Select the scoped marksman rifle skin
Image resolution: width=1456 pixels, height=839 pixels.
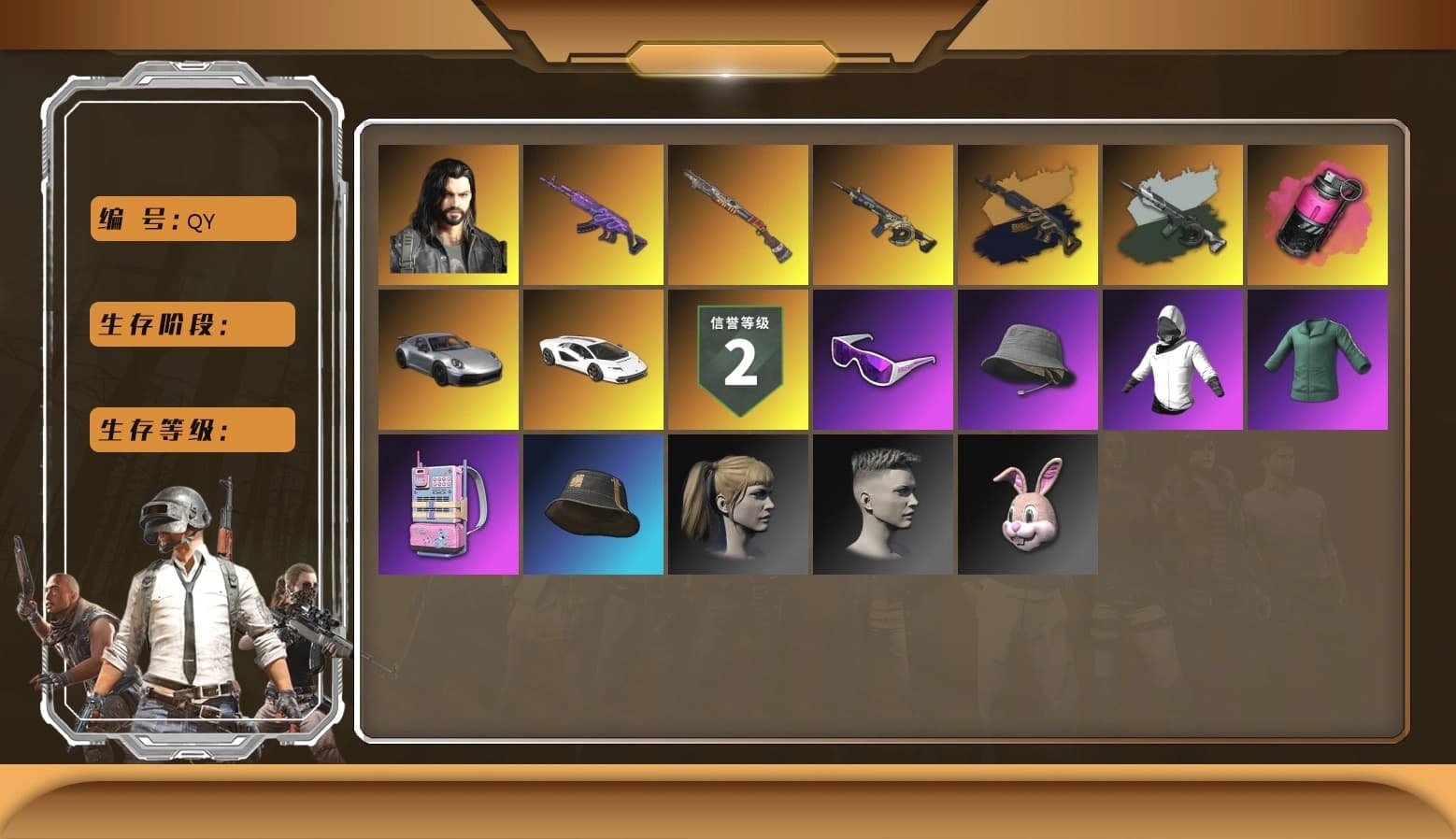pos(883,214)
